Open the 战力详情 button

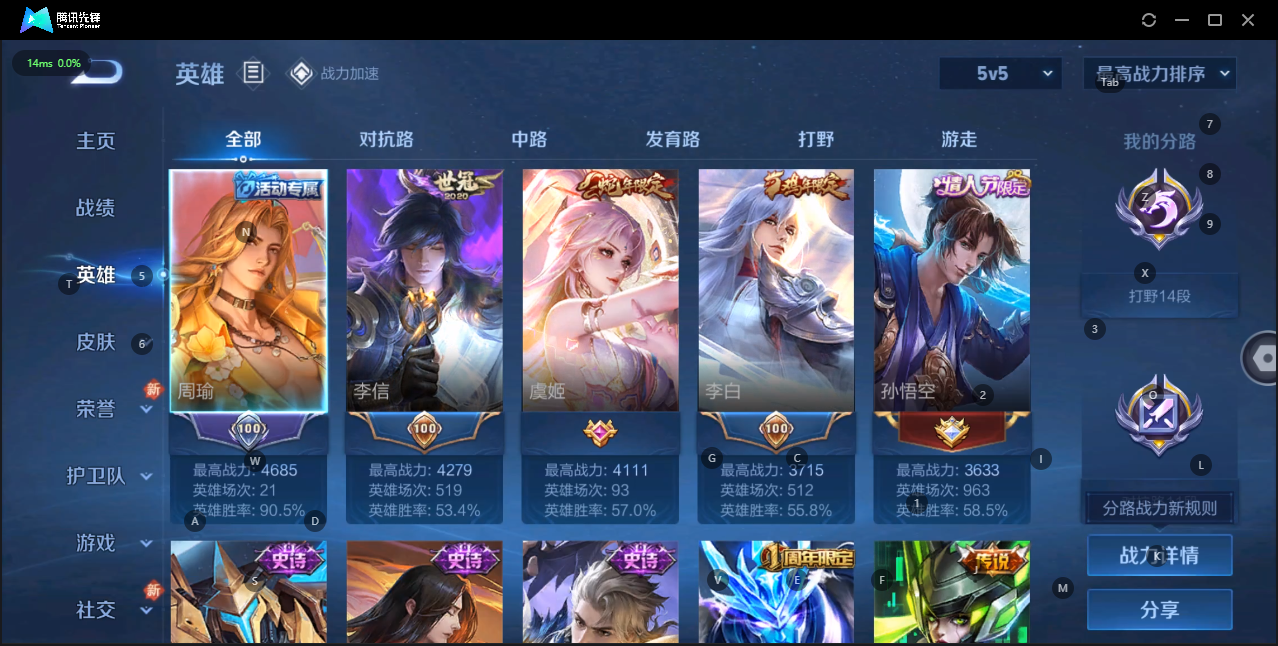[x=1159, y=555]
